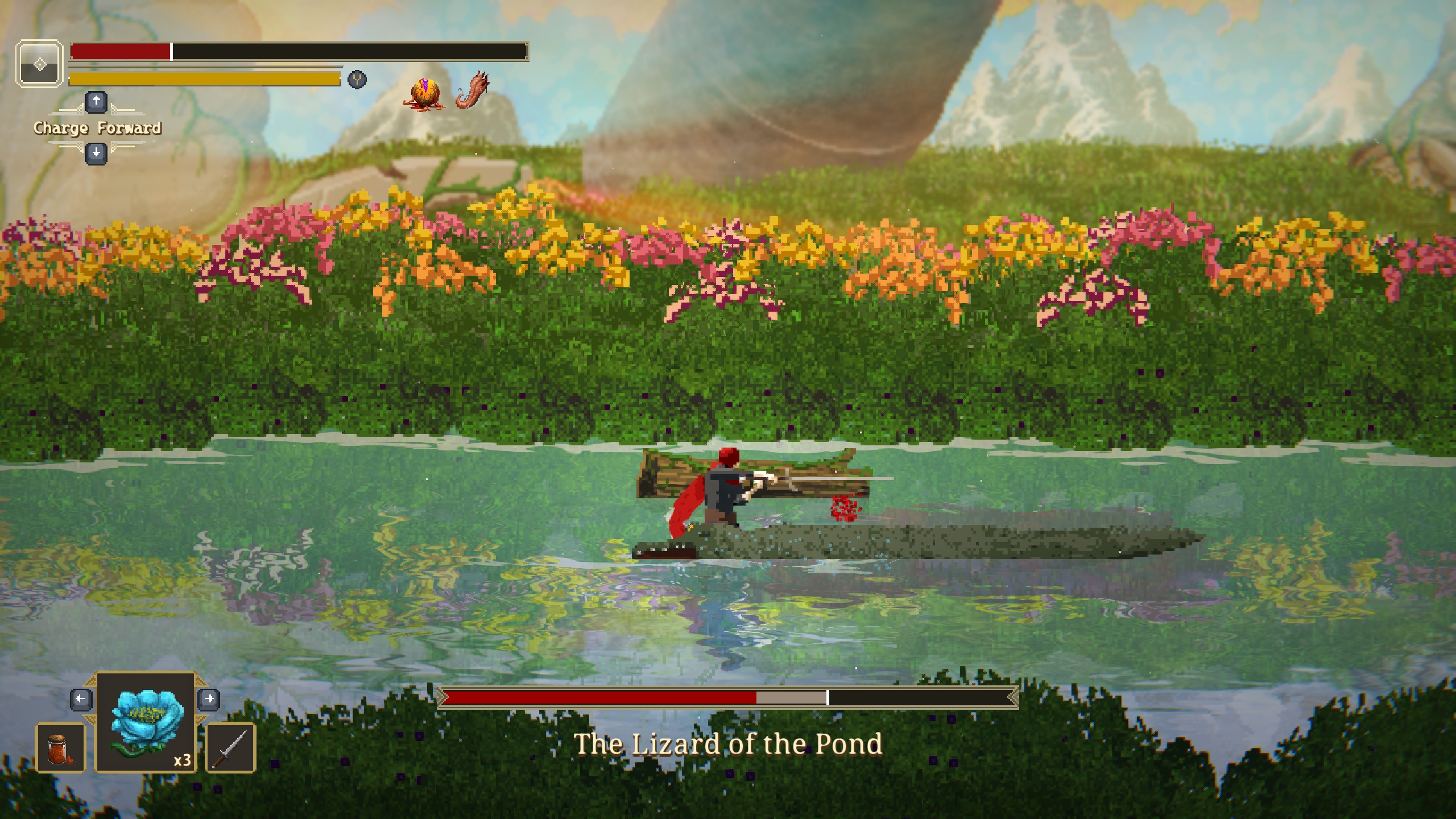
Task: Choose the red jar item slot
Action: click(61, 747)
